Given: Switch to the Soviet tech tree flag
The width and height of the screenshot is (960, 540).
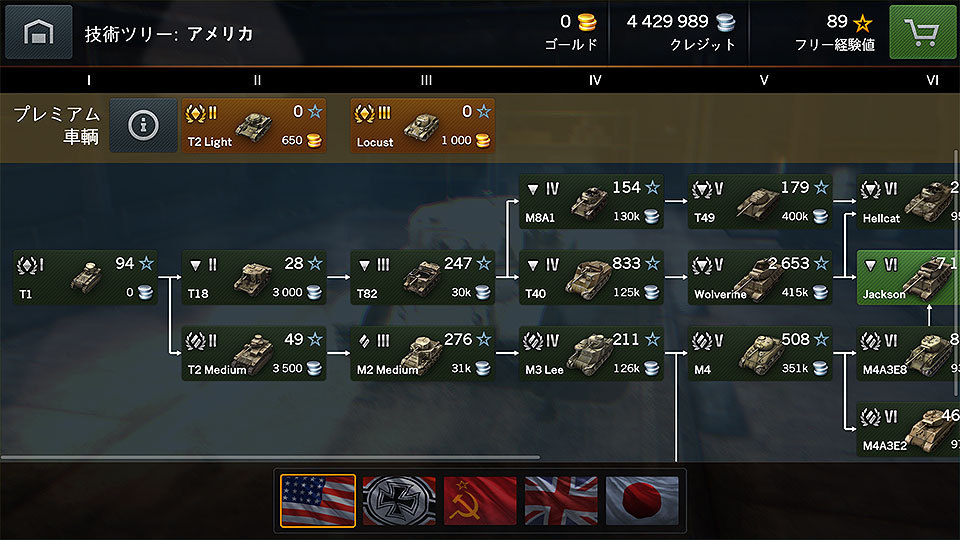Looking at the screenshot, I should (x=480, y=500).
